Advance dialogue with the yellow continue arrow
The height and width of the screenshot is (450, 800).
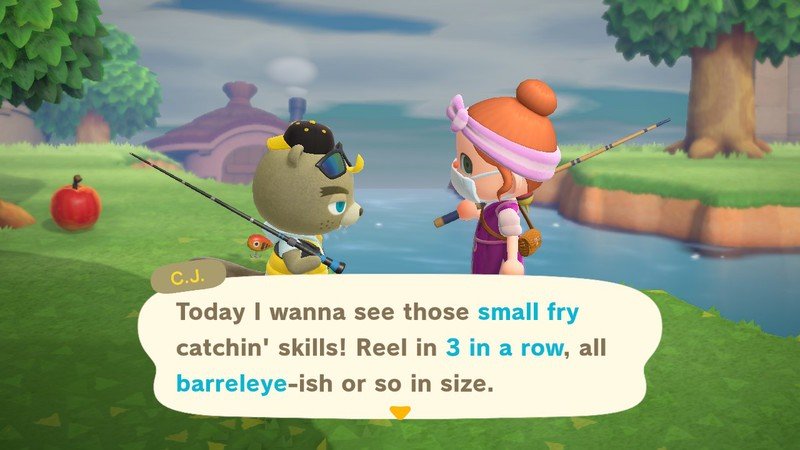point(399,411)
